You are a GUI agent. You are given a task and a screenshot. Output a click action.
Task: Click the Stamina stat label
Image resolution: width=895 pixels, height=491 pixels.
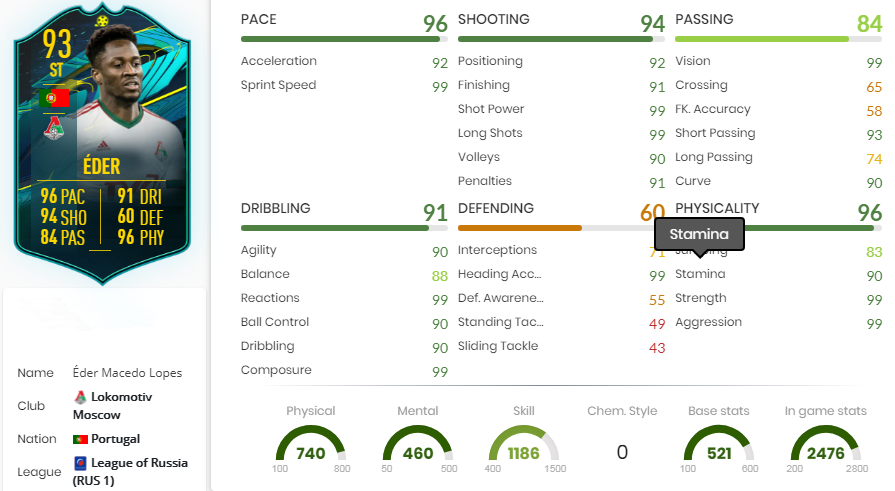tap(700, 274)
